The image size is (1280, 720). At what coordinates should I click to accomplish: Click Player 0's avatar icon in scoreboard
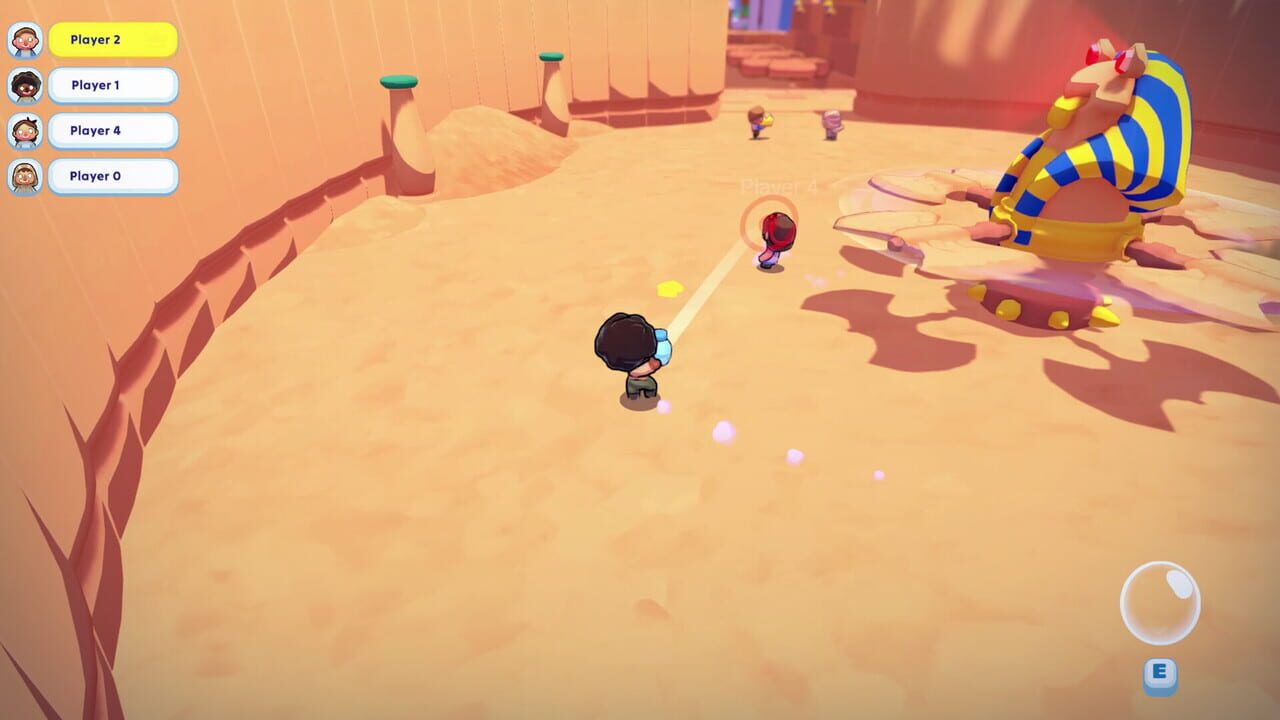pyautogui.click(x=25, y=176)
